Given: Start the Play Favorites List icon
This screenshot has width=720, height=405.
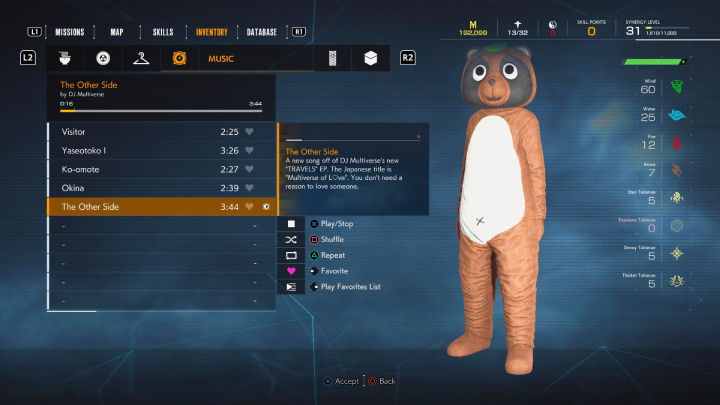Looking at the screenshot, I should [291, 287].
